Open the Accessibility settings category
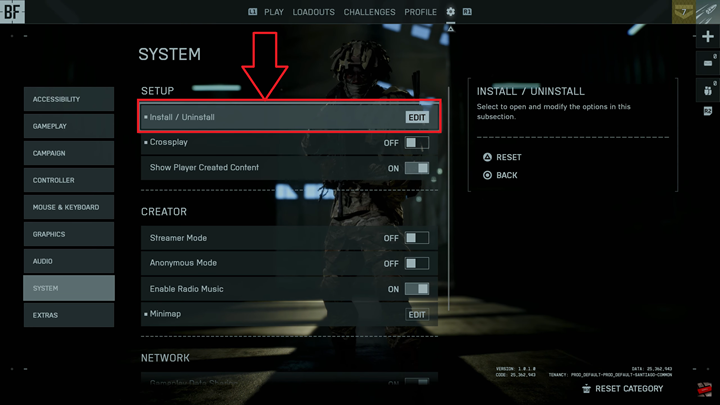This screenshot has height=405, width=720. 69,99
